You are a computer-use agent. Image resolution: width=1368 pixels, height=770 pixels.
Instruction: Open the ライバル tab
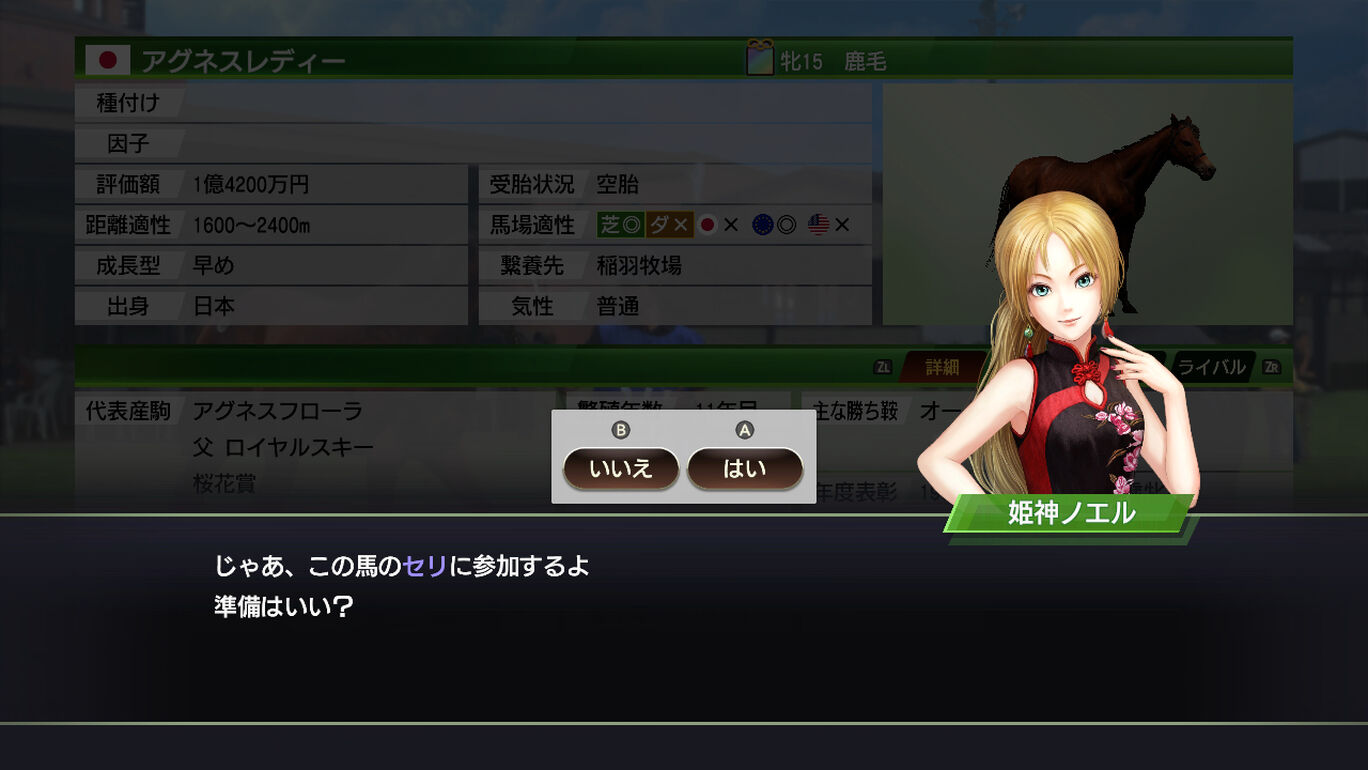click(x=1211, y=367)
